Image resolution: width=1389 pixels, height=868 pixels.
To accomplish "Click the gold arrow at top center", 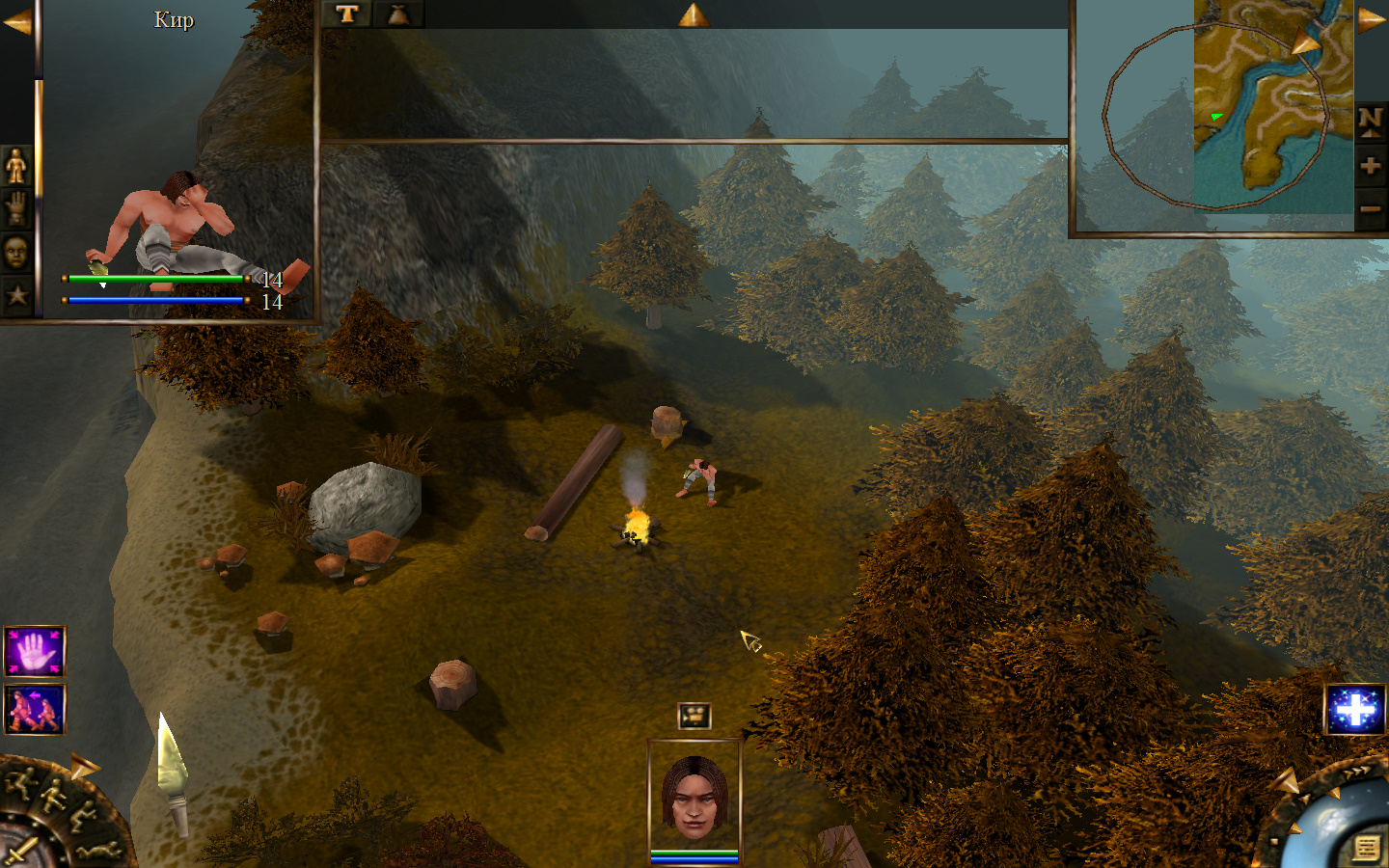I will point(693,14).
